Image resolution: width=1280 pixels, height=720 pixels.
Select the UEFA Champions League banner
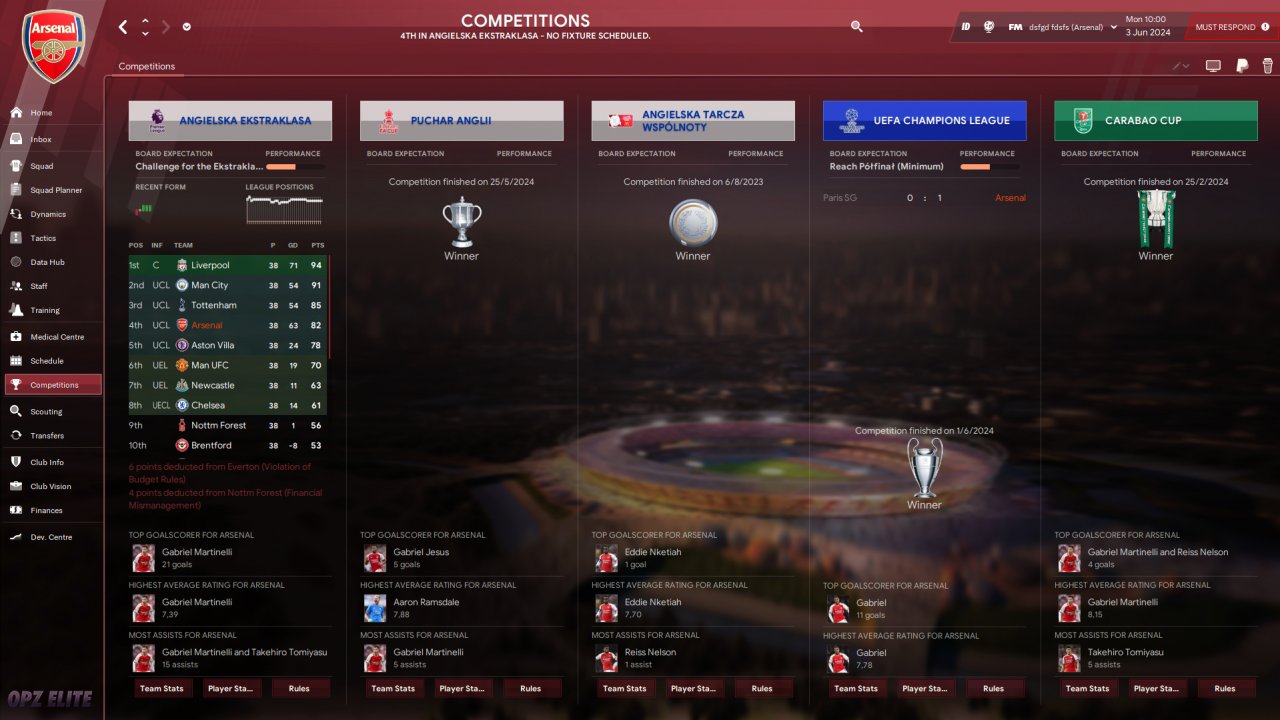(x=925, y=121)
